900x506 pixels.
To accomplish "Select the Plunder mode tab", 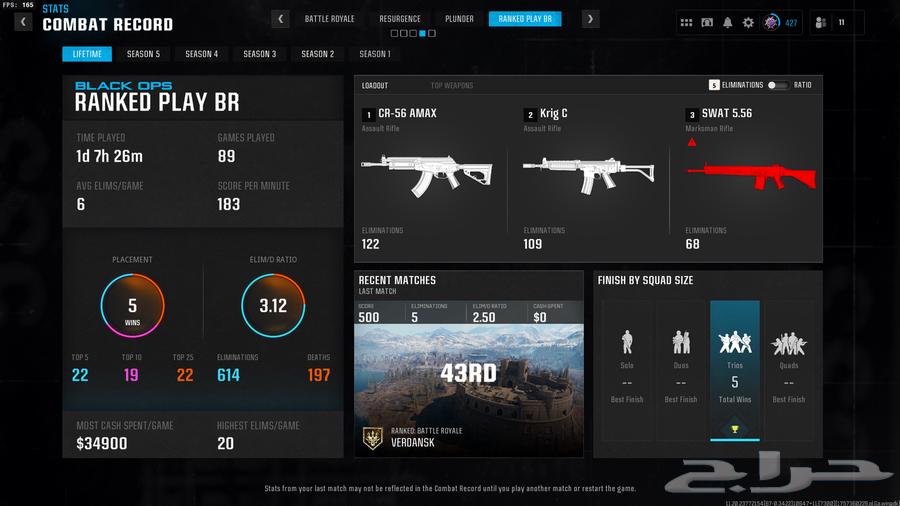I will point(459,19).
